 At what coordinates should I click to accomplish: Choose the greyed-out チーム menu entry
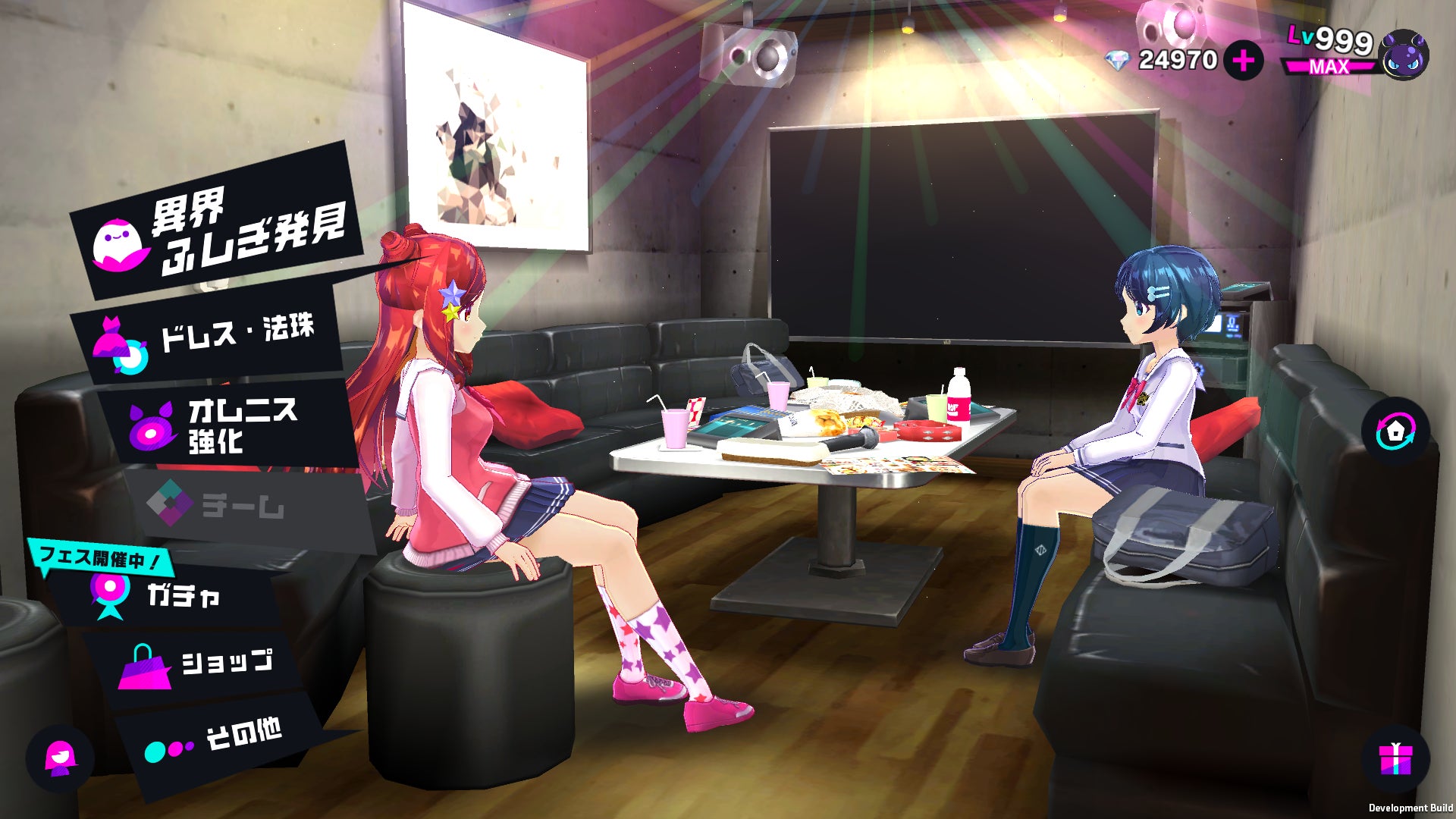pyautogui.click(x=243, y=504)
